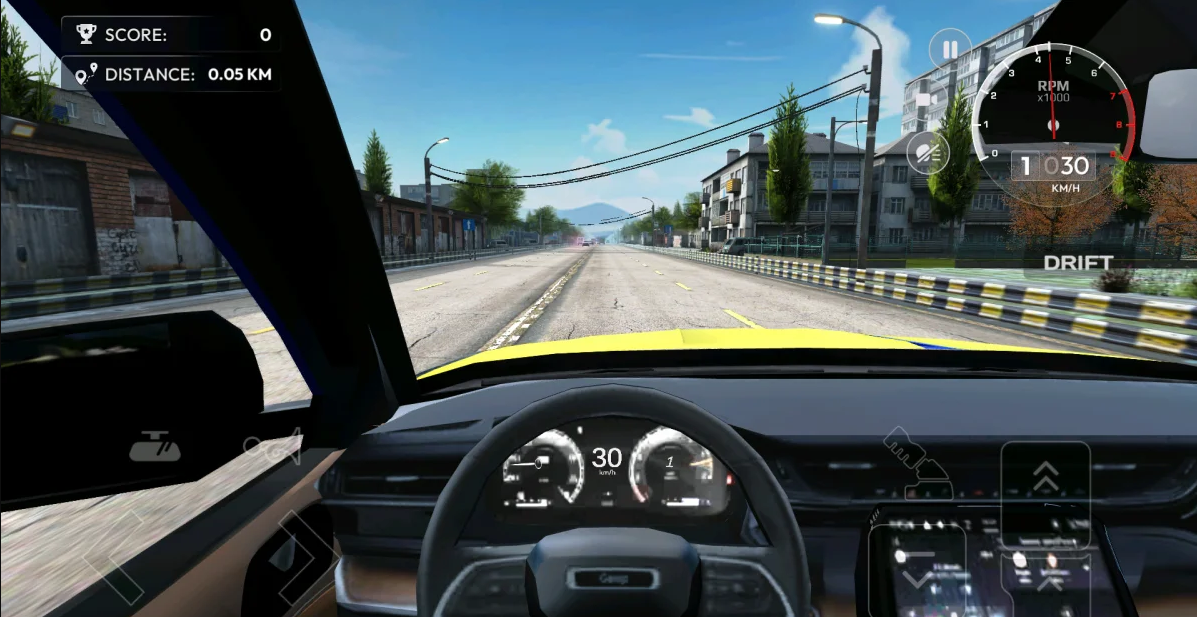The image size is (1197, 617).
Task: Activate the DRIFT button
Action: [1078, 263]
